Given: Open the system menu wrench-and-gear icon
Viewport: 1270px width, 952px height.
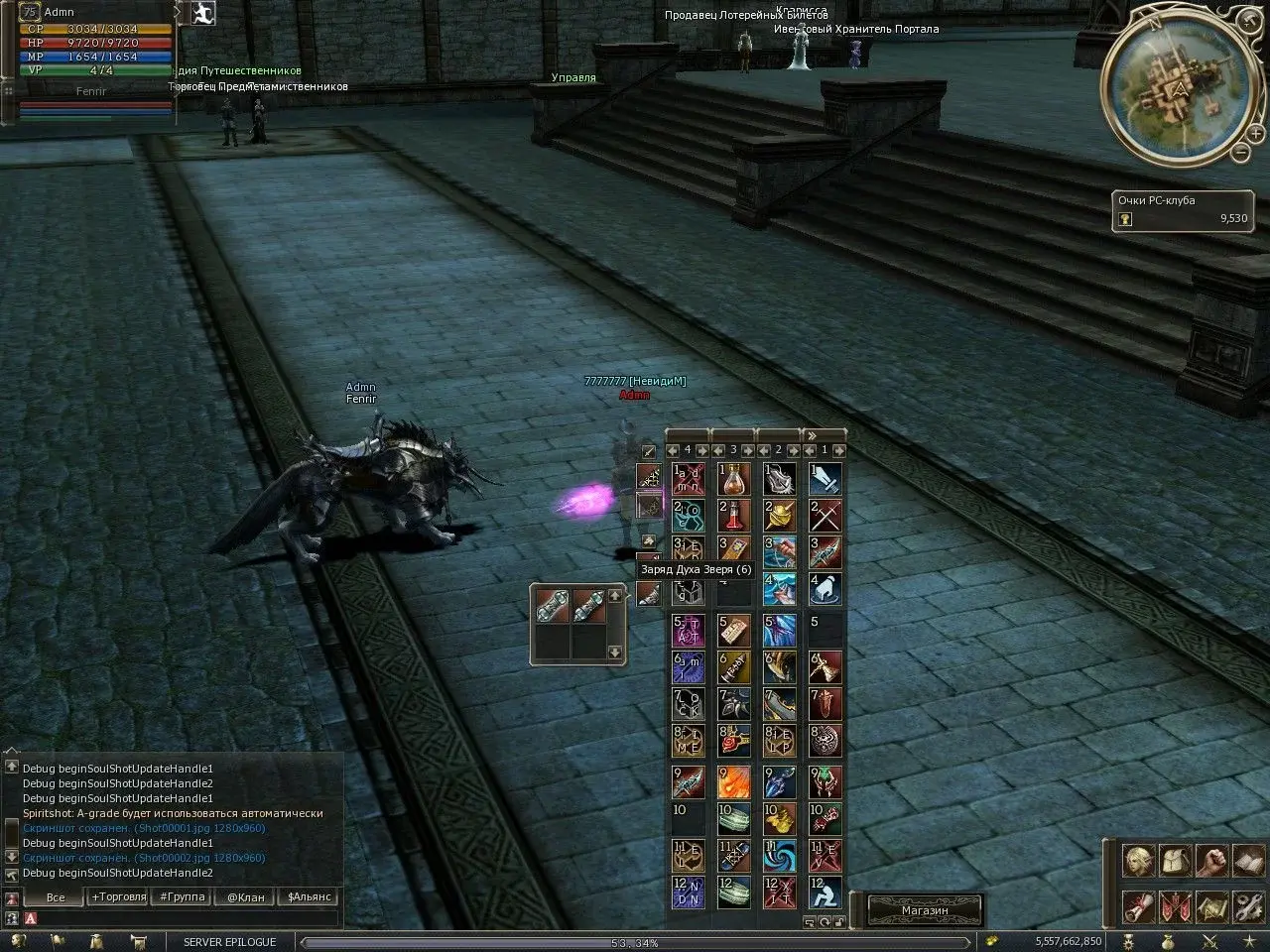Looking at the screenshot, I should pos(1247,906).
